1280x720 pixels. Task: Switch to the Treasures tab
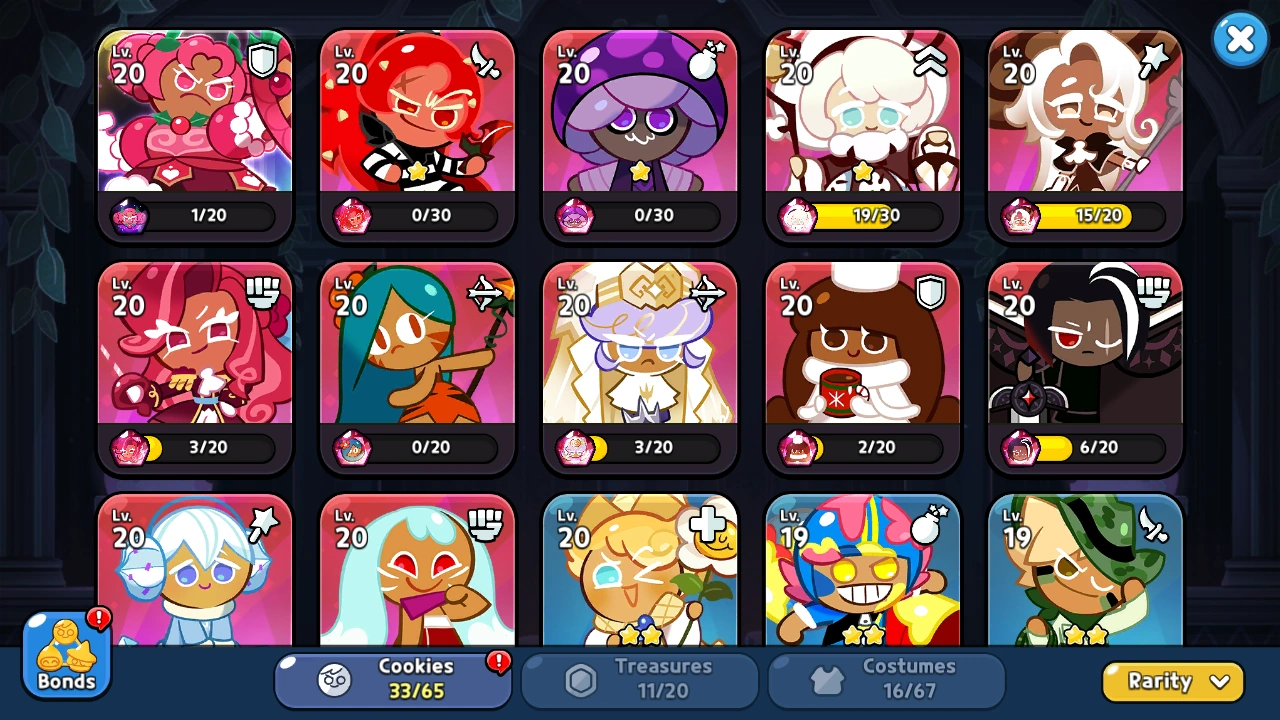tap(639, 681)
